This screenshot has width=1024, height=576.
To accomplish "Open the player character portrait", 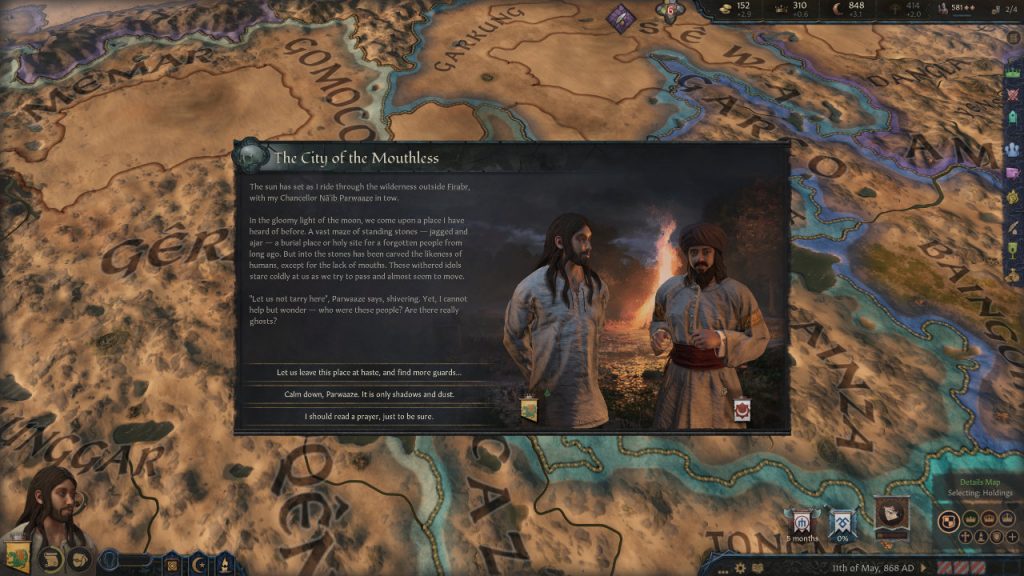I will point(50,505).
